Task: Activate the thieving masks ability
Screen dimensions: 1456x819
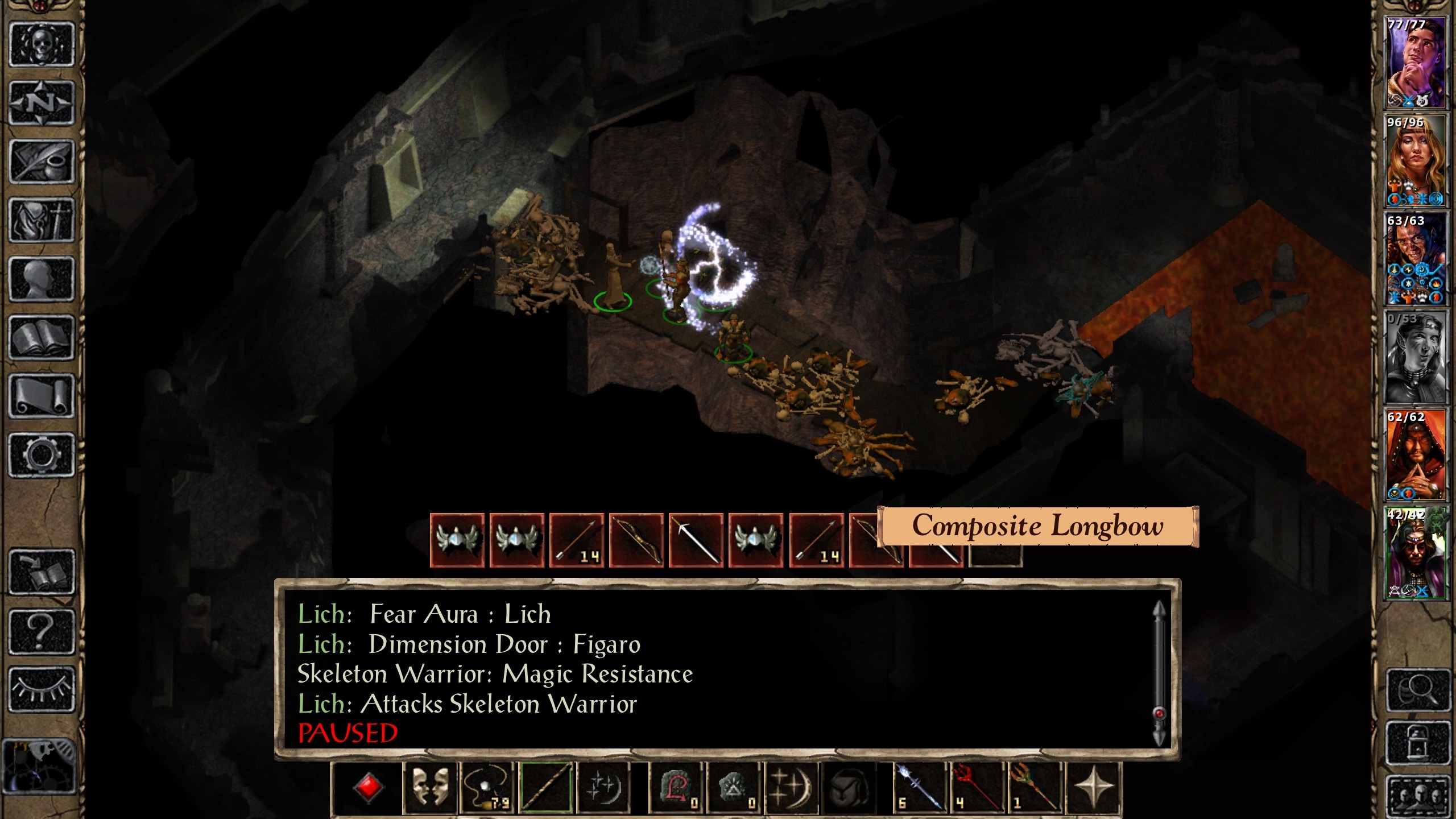Action: [x=431, y=787]
